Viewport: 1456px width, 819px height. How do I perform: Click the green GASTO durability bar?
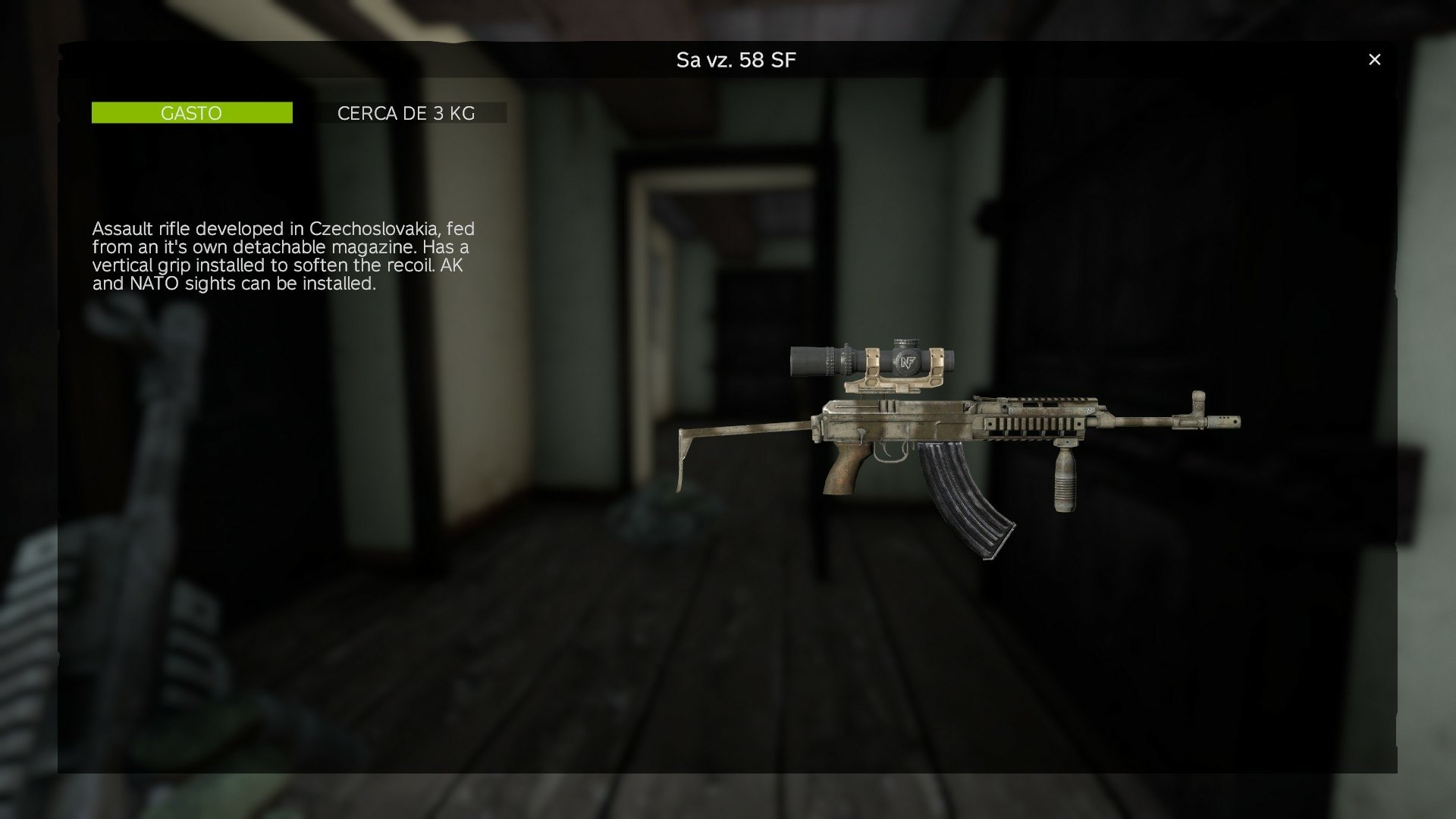tap(191, 112)
